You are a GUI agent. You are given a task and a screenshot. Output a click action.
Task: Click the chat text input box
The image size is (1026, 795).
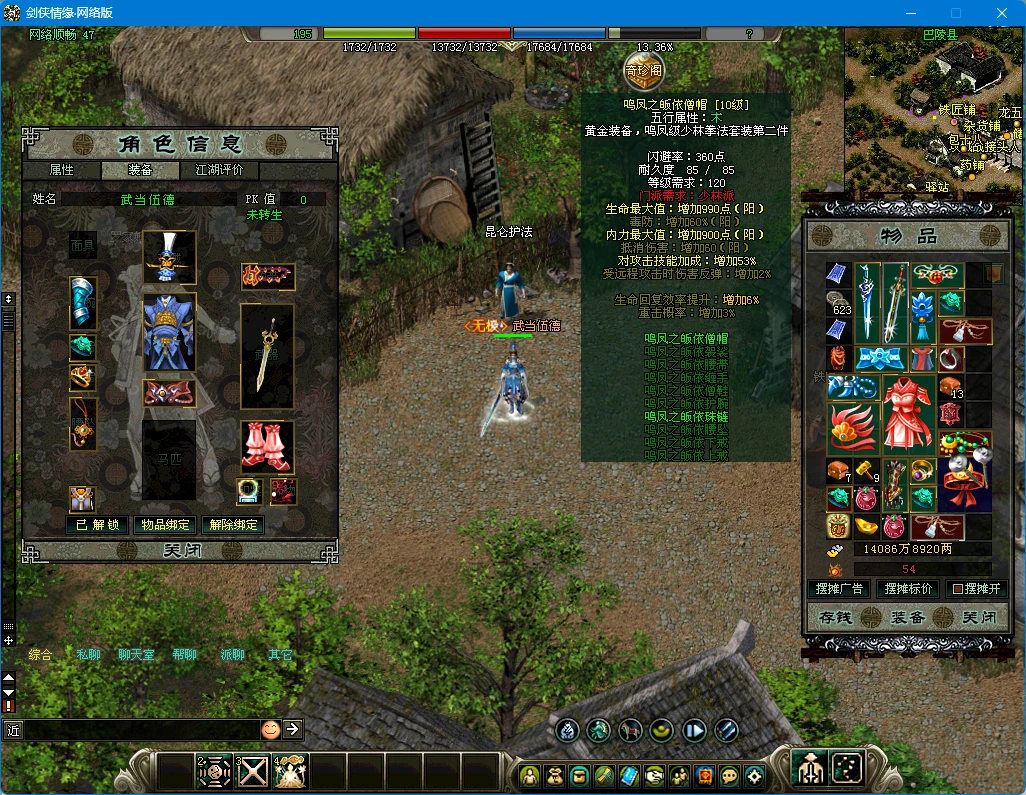click(x=140, y=730)
